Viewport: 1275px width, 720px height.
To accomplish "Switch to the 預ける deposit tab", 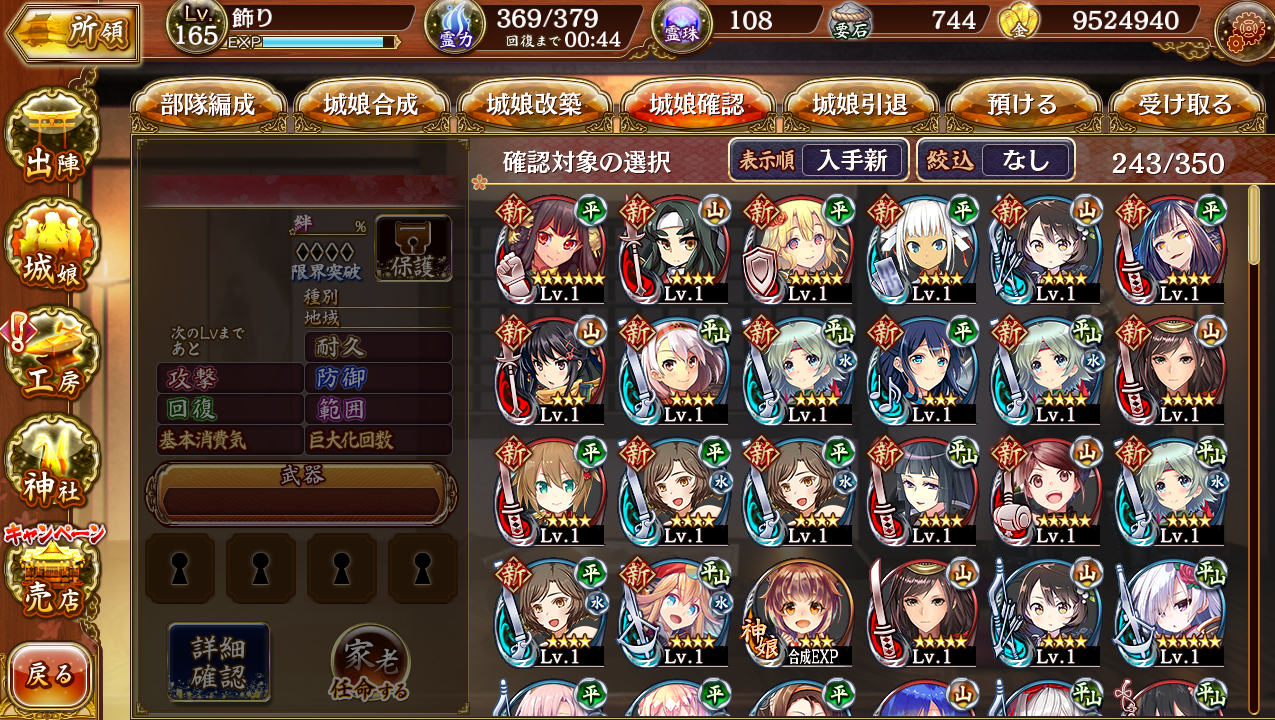I will pos(1022,105).
